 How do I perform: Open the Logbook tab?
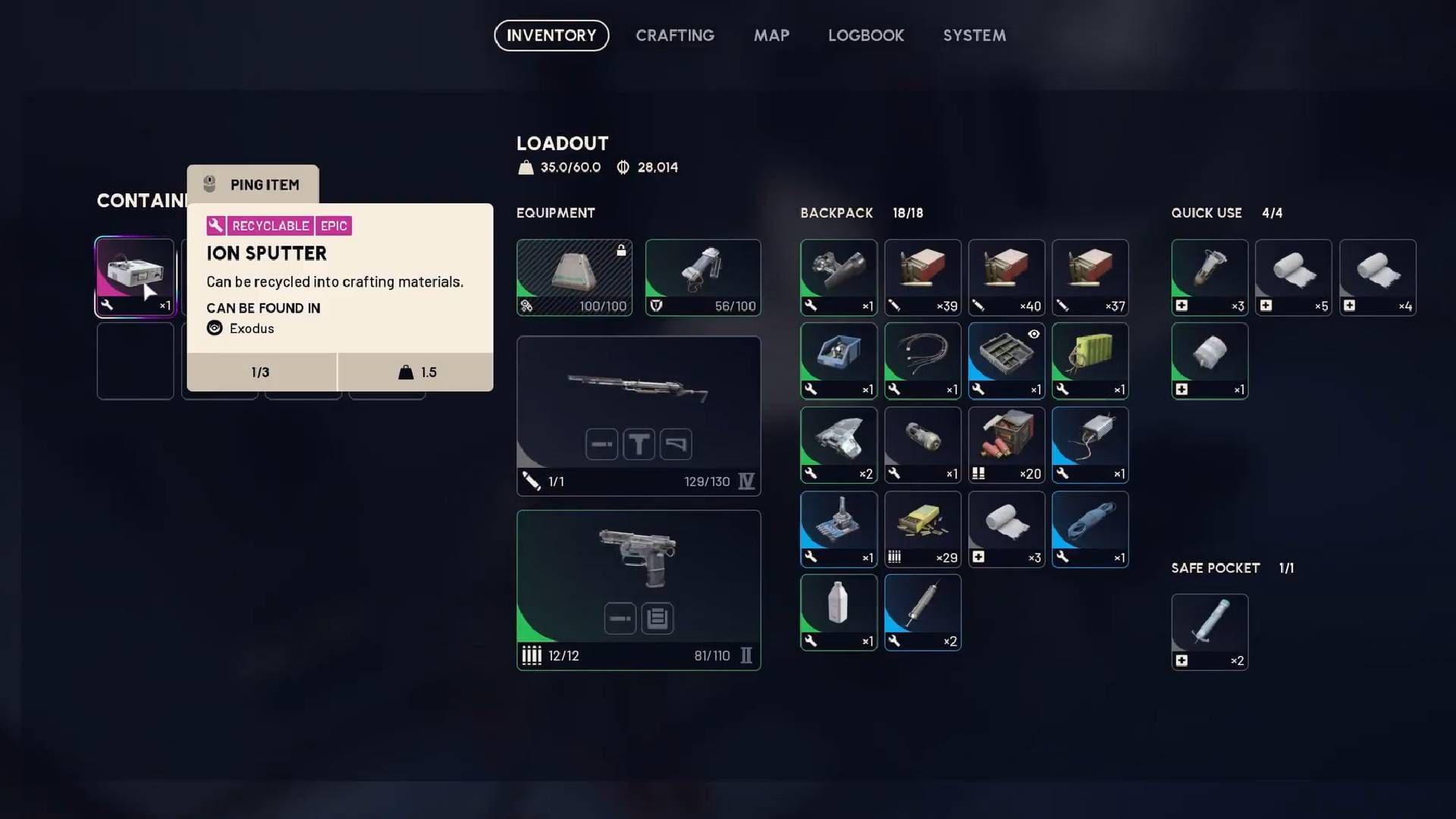tap(866, 35)
